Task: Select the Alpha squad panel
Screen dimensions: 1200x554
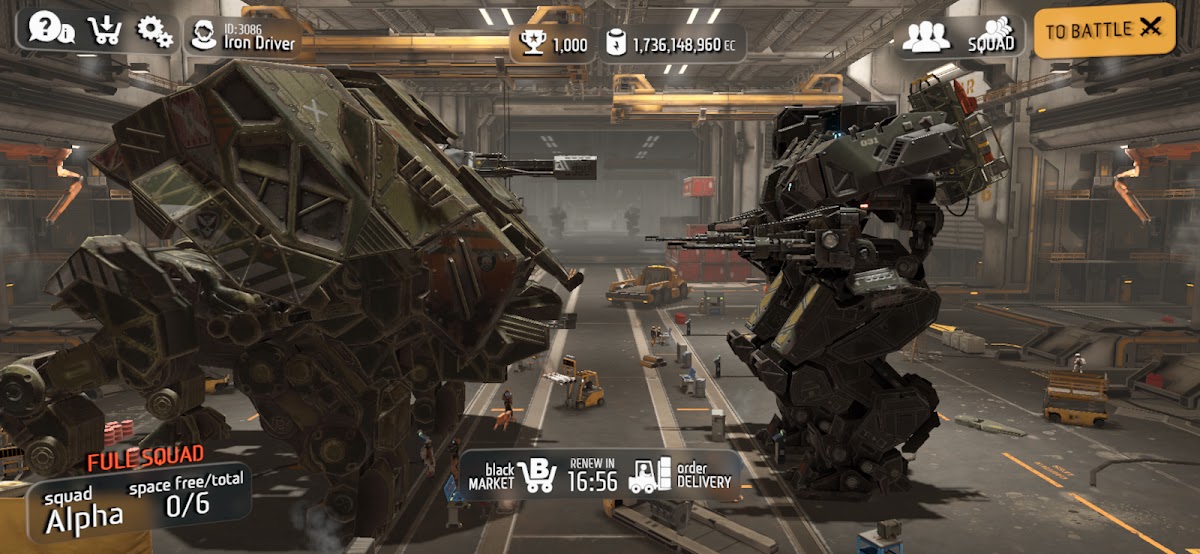Action: [137, 506]
